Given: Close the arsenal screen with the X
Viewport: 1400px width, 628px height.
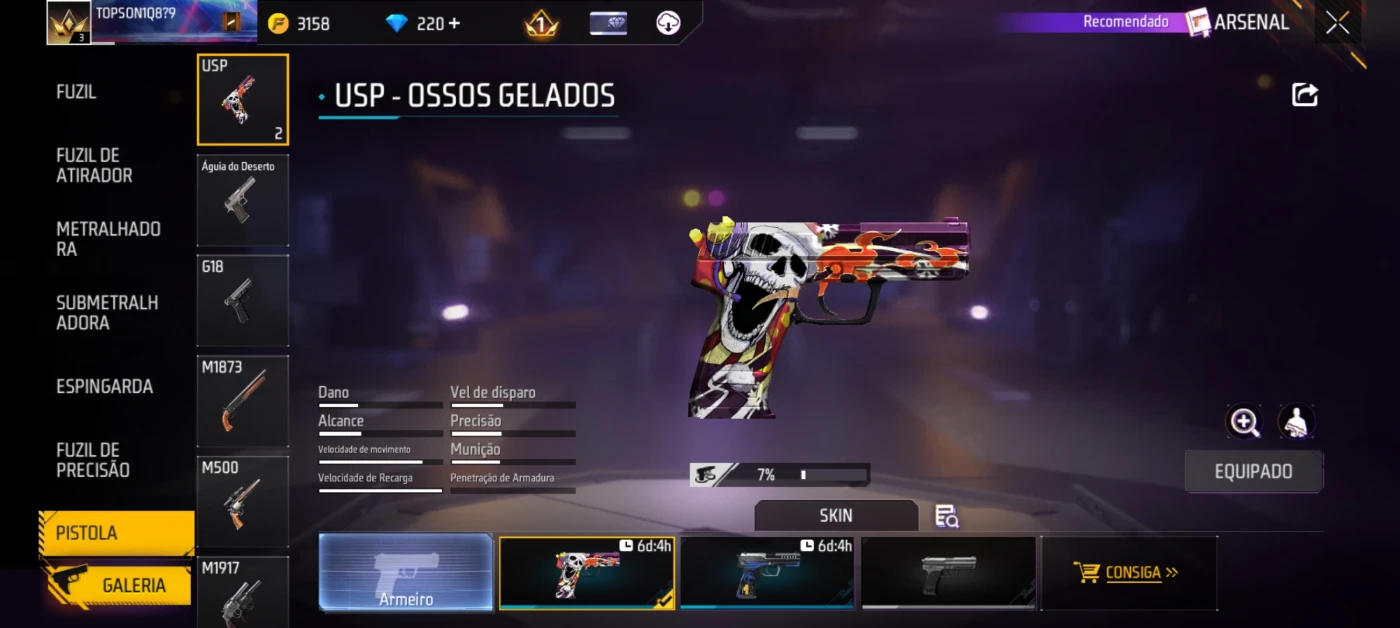Looking at the screenshot, I should [x=1337, y=23].
